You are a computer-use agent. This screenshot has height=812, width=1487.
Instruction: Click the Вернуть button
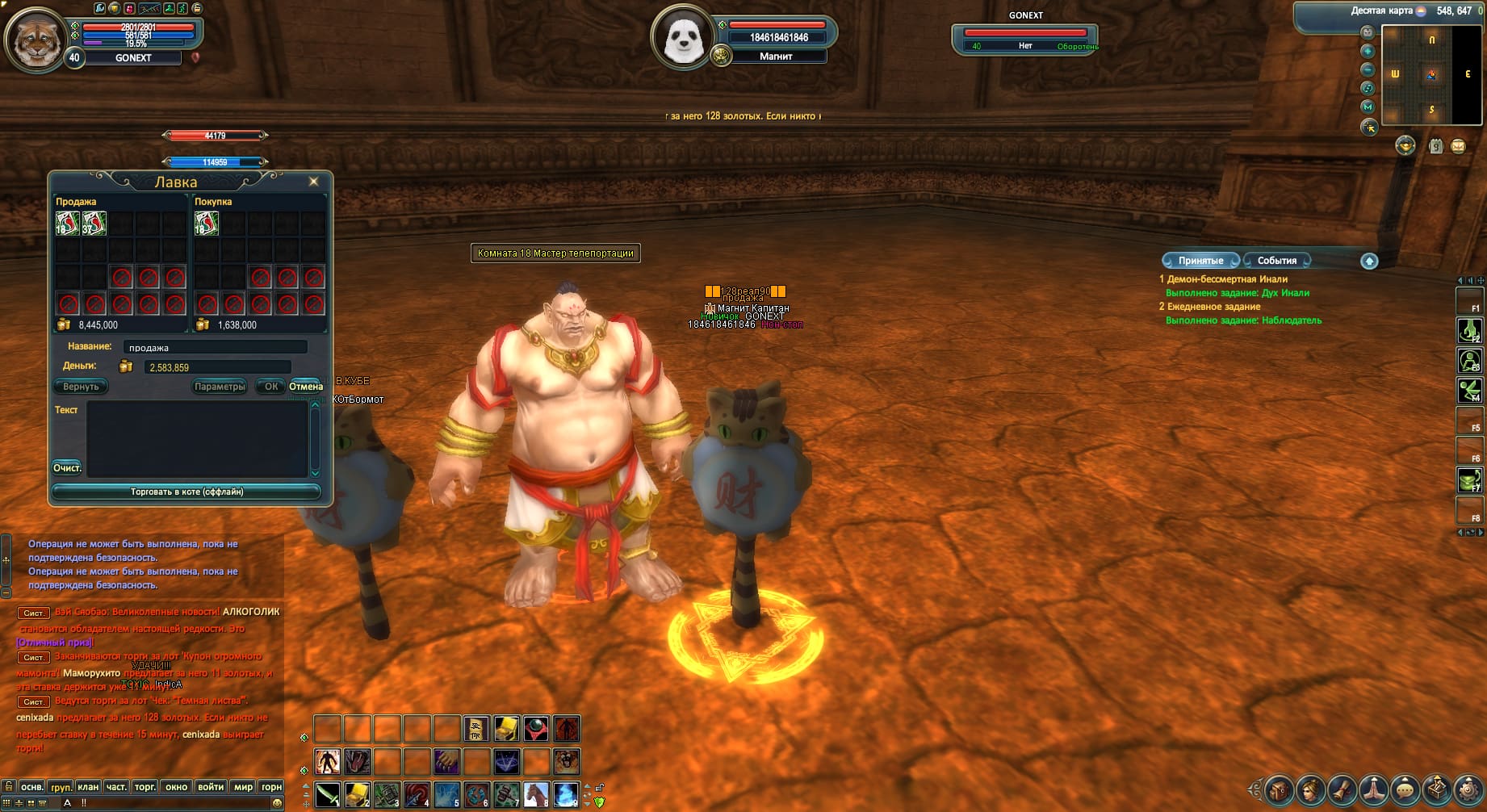click(81, 387)
